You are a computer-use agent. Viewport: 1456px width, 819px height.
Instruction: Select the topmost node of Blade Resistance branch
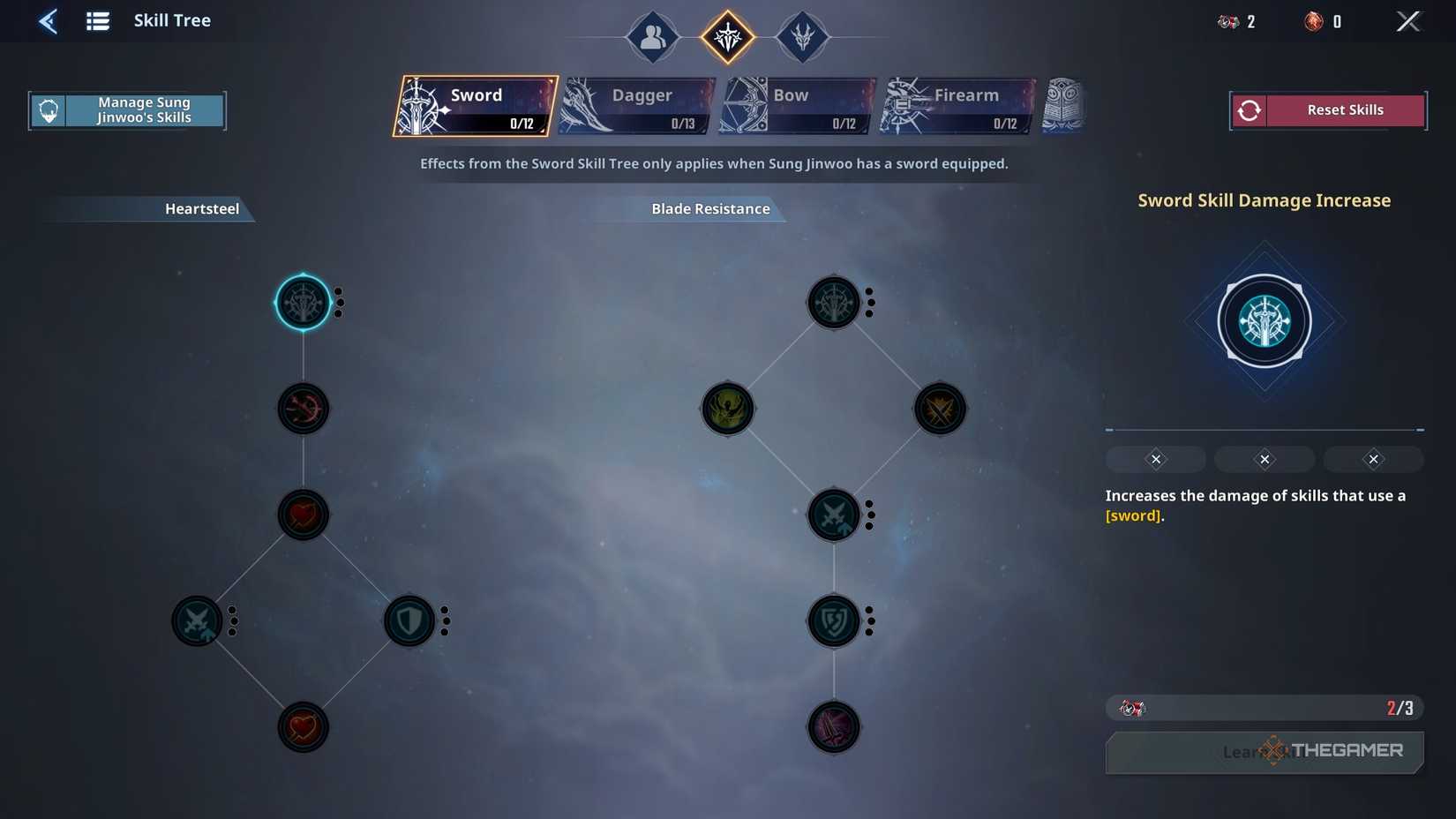click(x=834, y=302)
